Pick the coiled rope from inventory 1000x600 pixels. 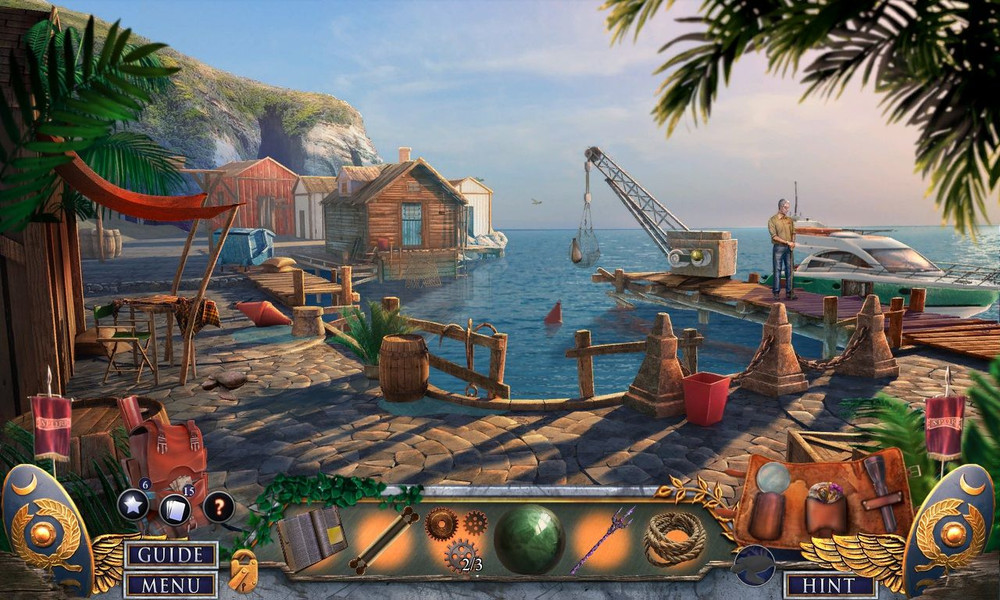click(x=674, y=538)
